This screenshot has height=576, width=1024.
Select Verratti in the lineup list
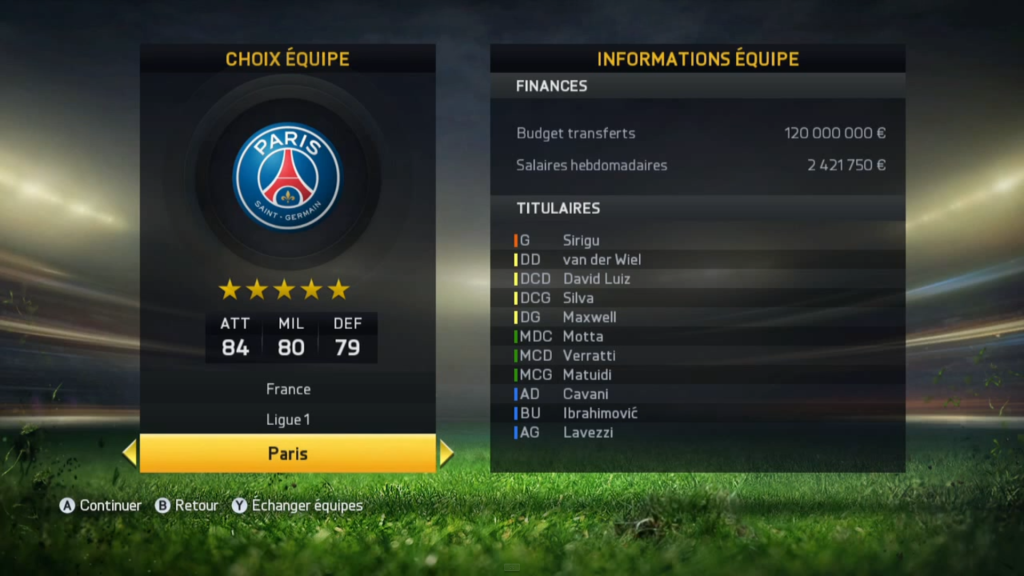[589, 355]
